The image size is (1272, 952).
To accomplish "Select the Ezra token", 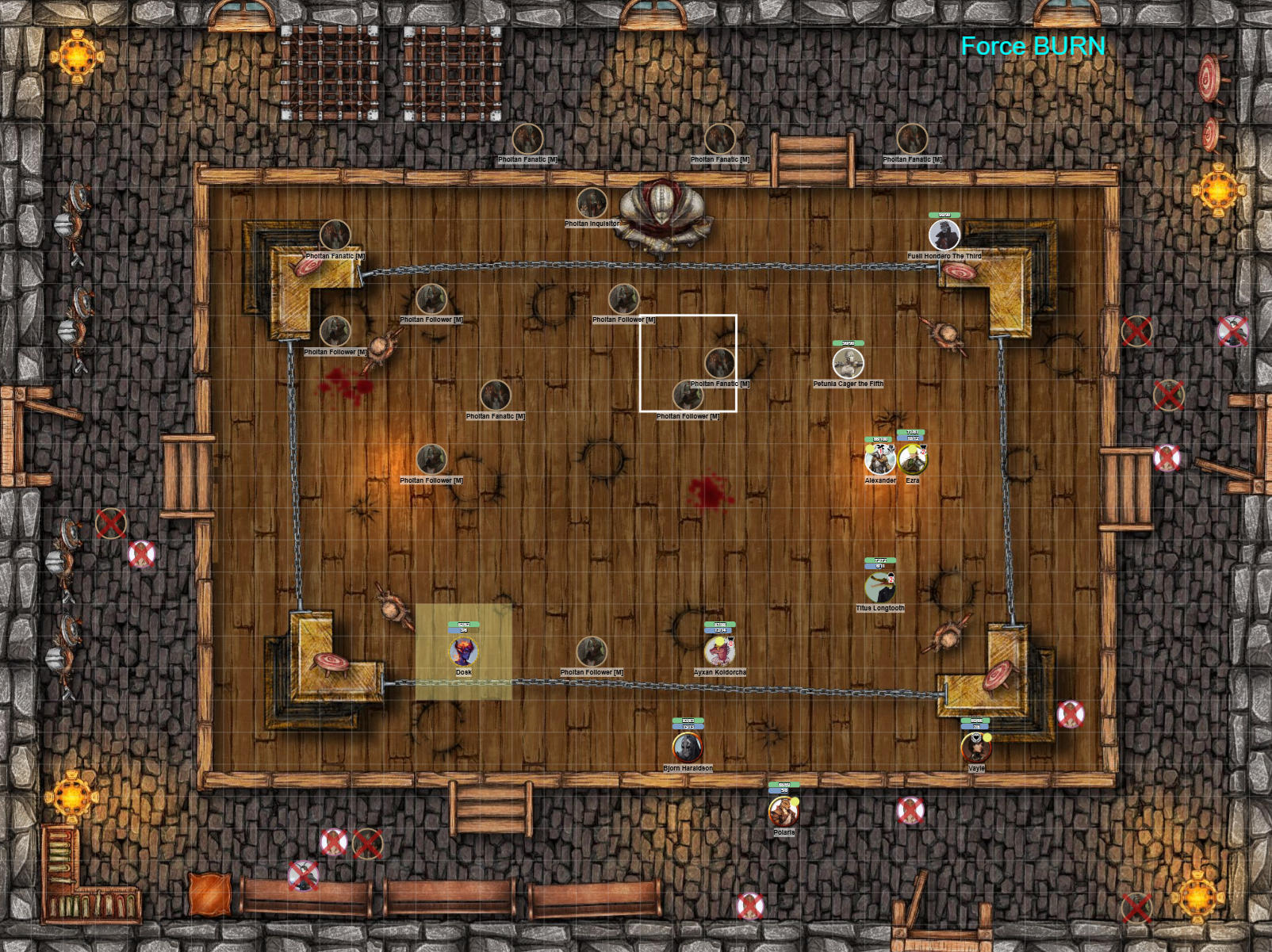I will coord(913,460).
